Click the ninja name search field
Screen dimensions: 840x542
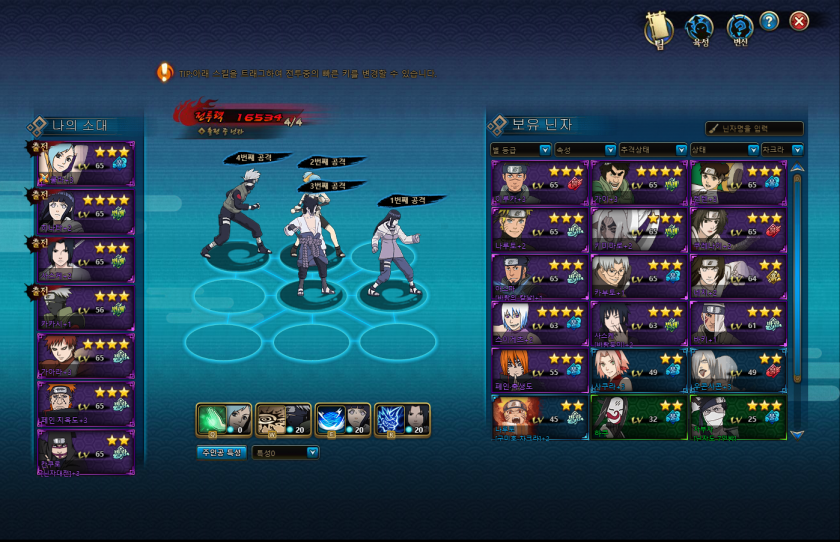click(755, 128)
